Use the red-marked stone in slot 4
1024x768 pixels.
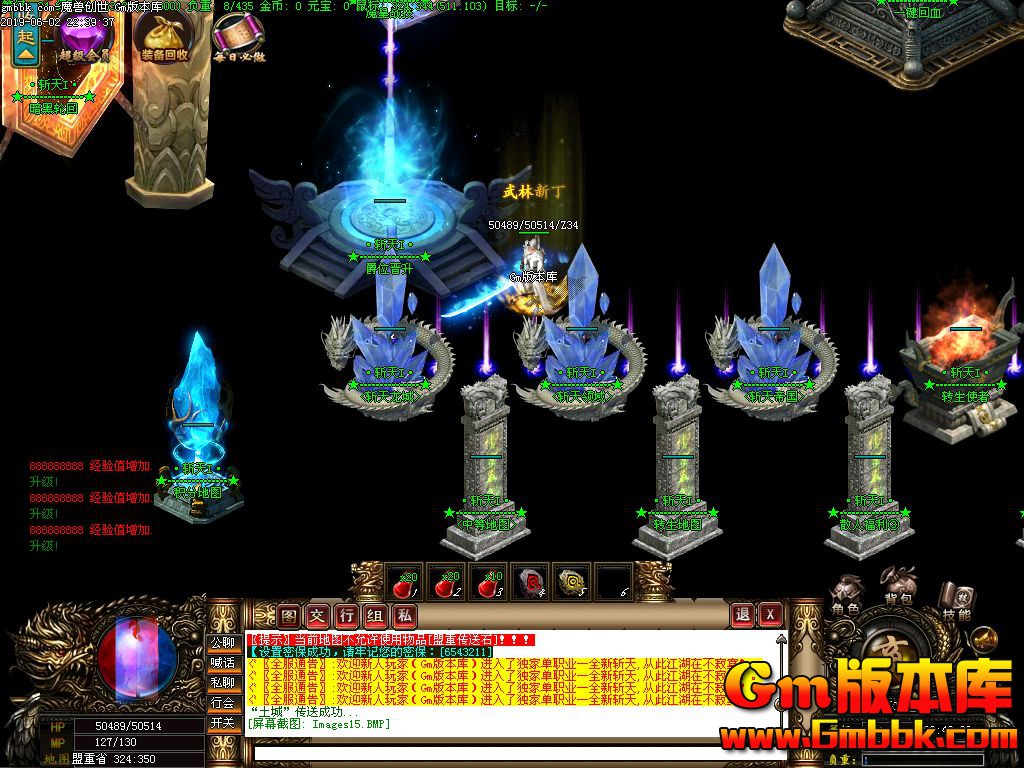(531, 582)
